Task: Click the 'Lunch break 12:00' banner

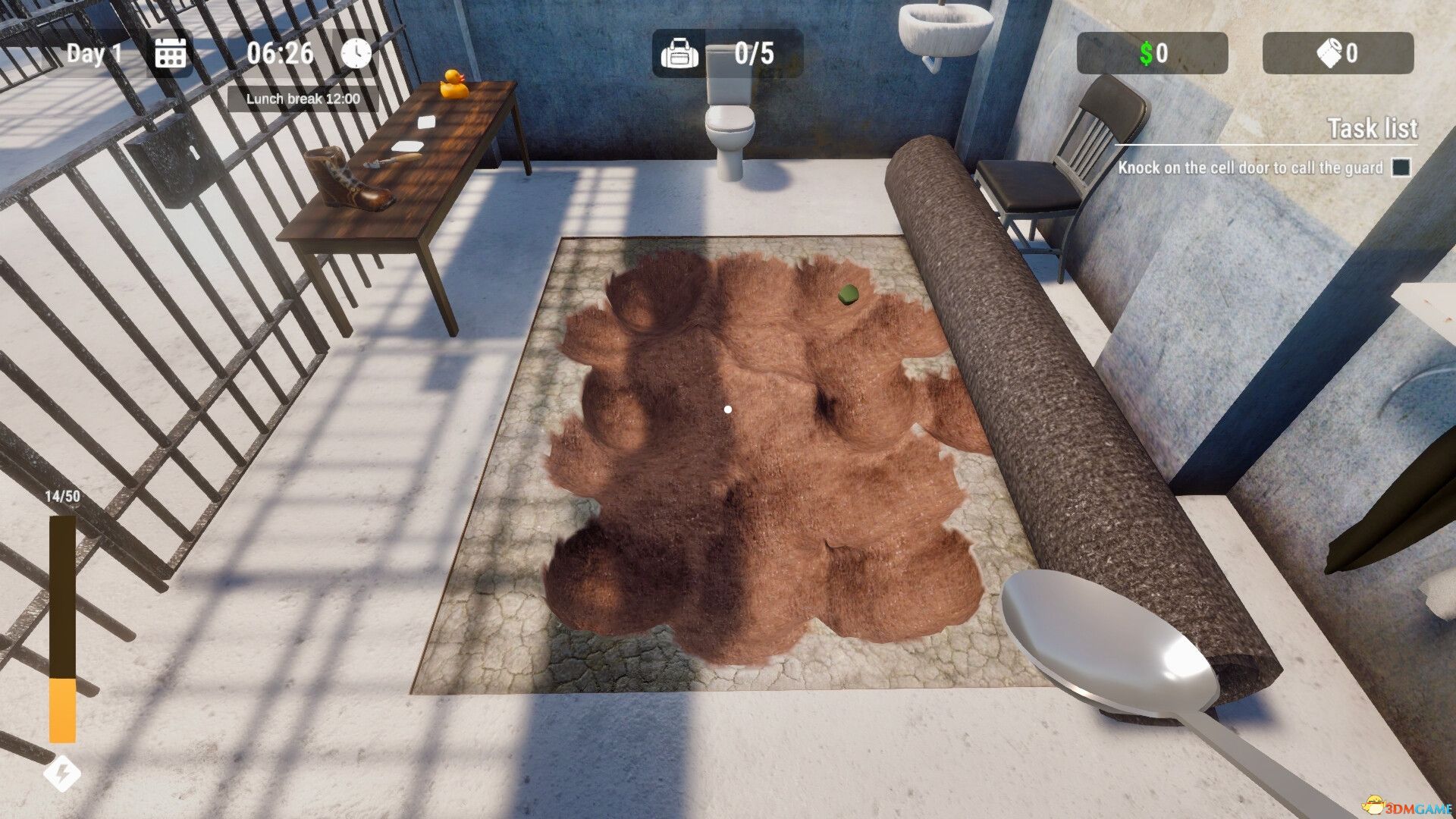Action: click(x=302, y=97)
